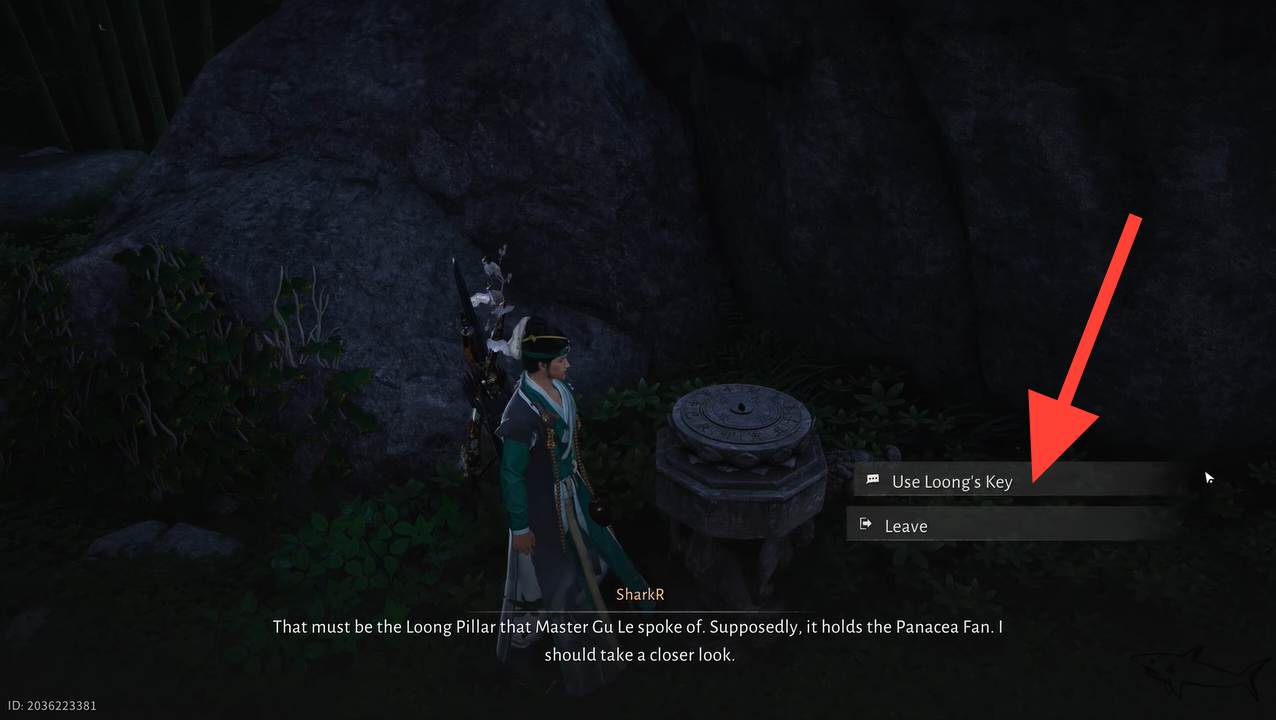
Task: Select Leave to exit the dialogue
Action: (x=906, y=526)
